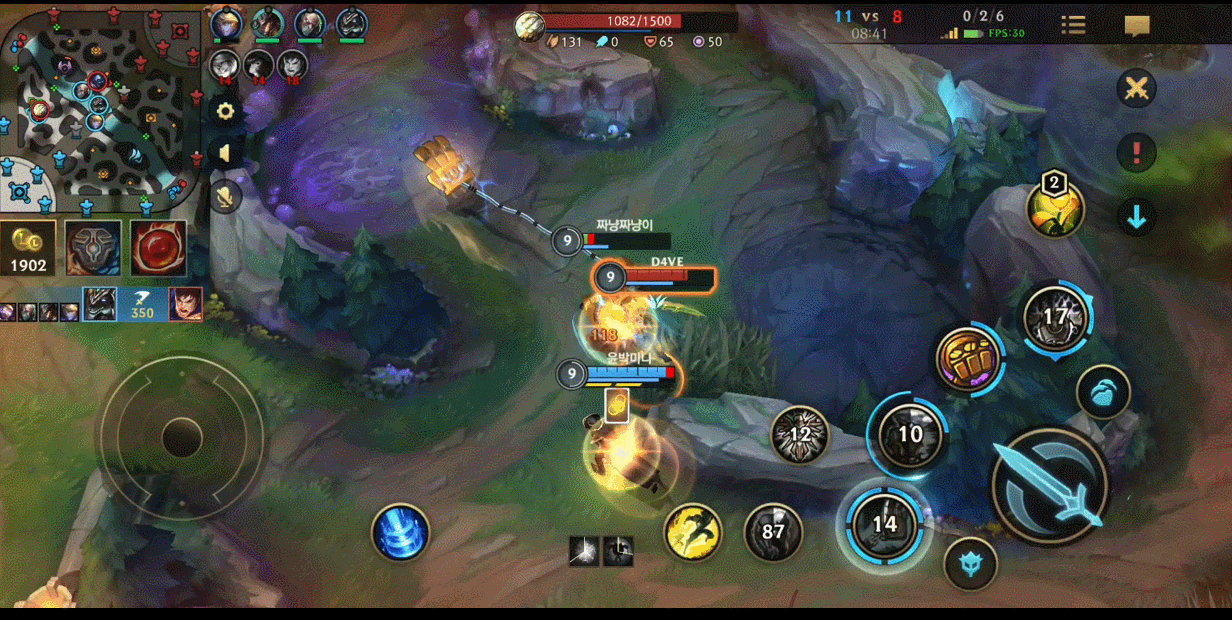Tap the spell on 87 cooldown
This screenshot has height=620, width=1232.
(773, 531)
